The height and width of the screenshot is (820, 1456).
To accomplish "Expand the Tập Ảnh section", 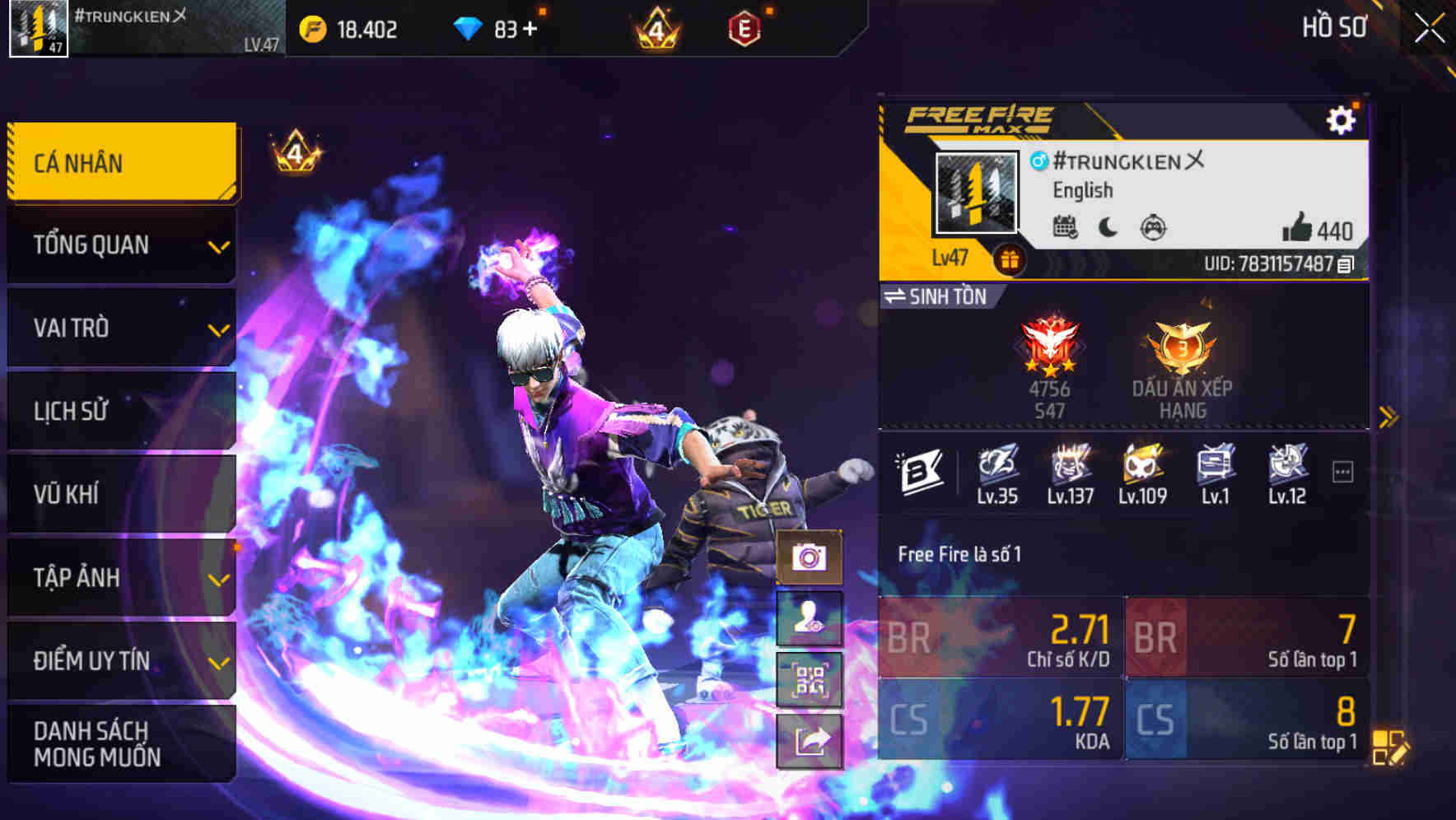I will [120, 578].
